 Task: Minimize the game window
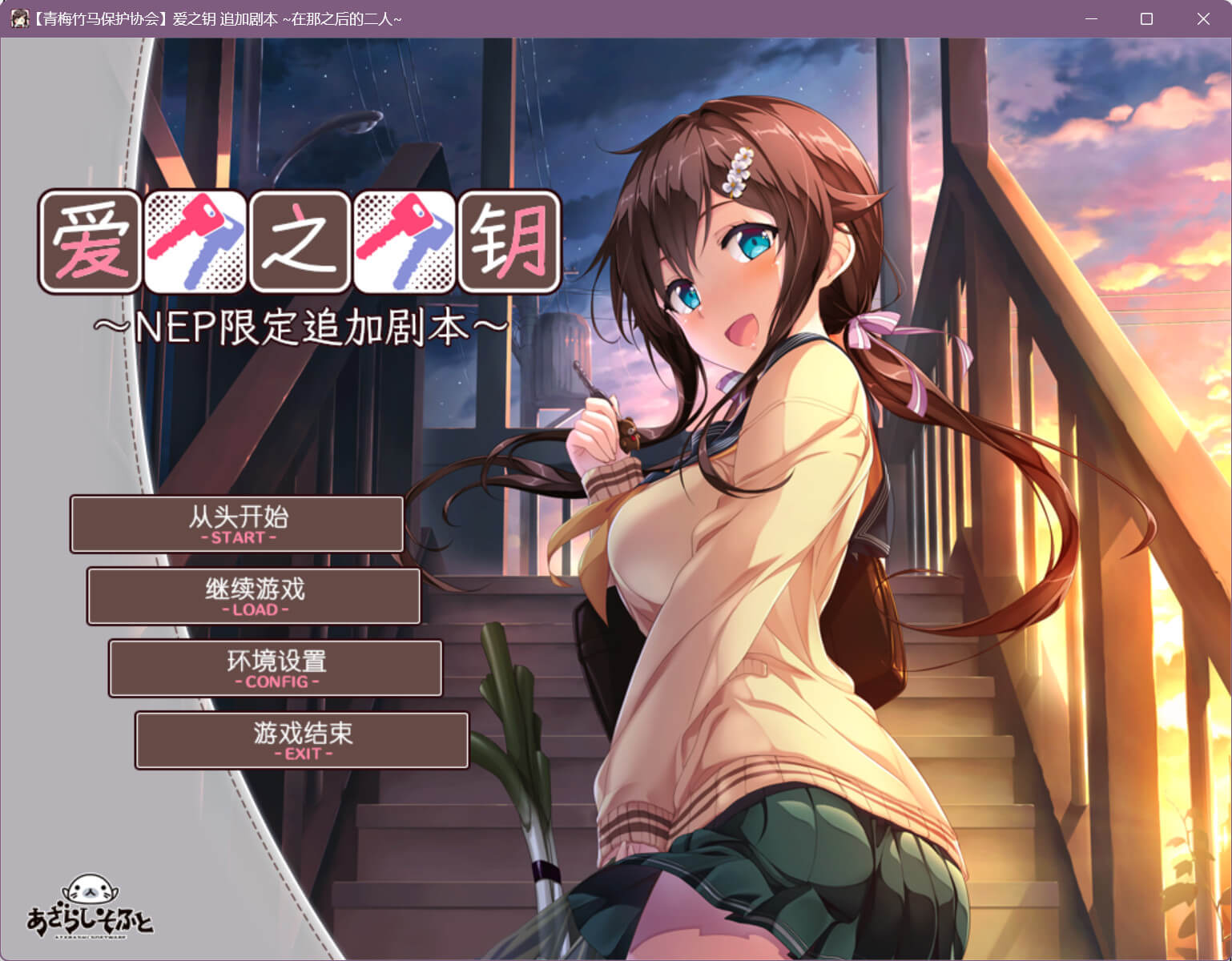click(x=1090, y=18)
